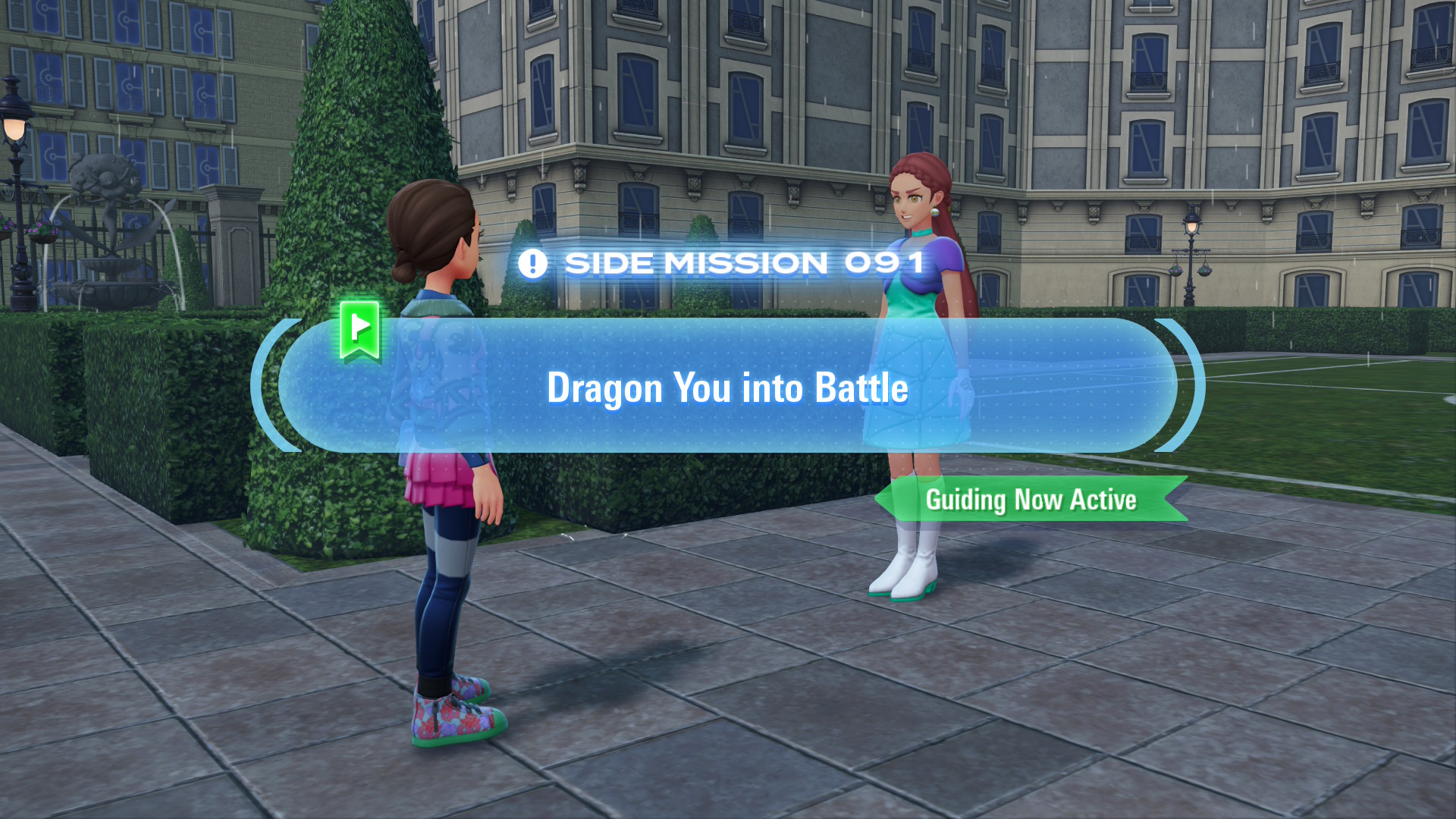Image resolution: width=1456 pixels, height=819 pixels.
Task: Enable guiding via the Guiding Now Active badge
Action: point(1031,500)
